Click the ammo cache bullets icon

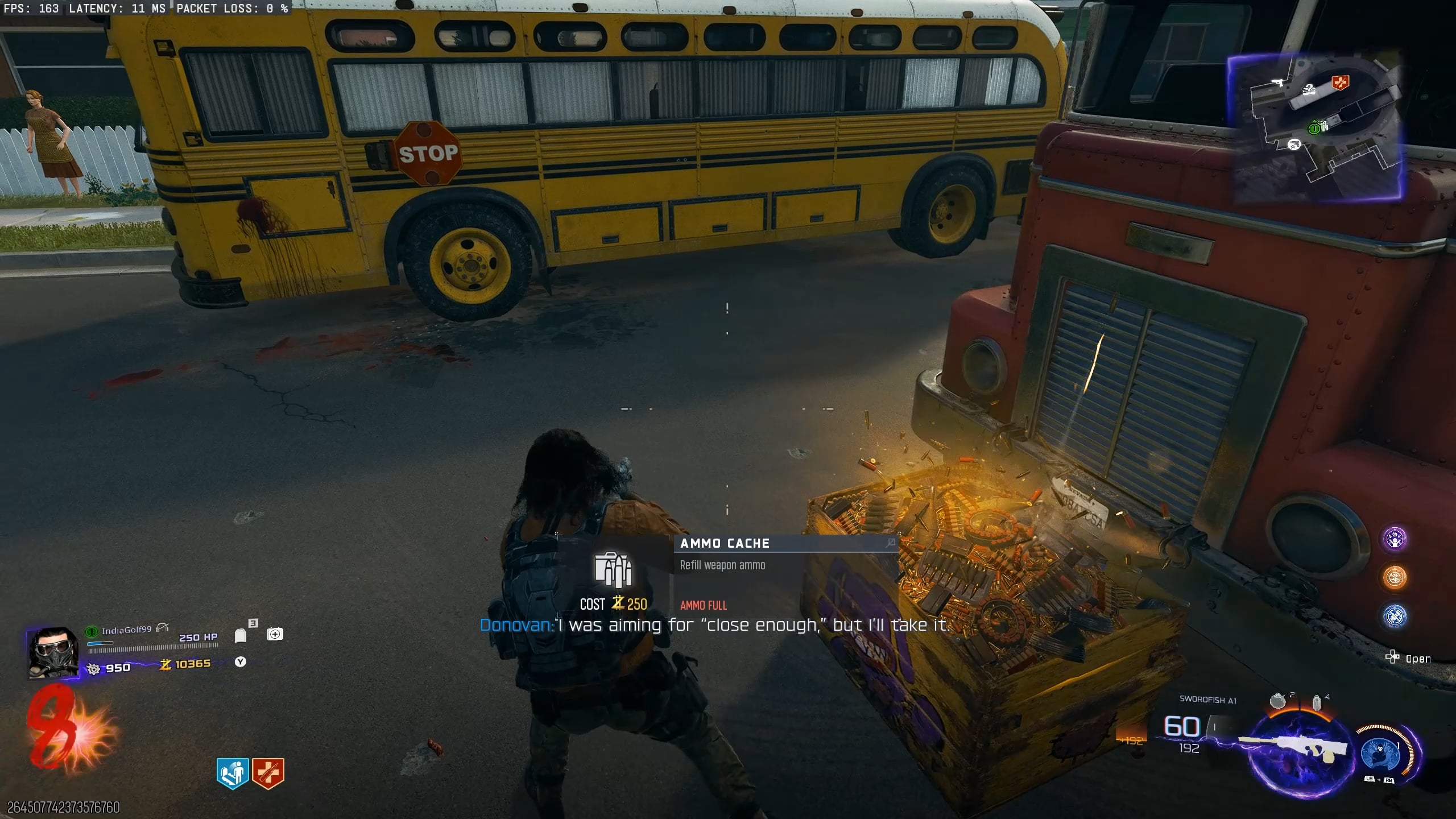click(x=613, y=569)
